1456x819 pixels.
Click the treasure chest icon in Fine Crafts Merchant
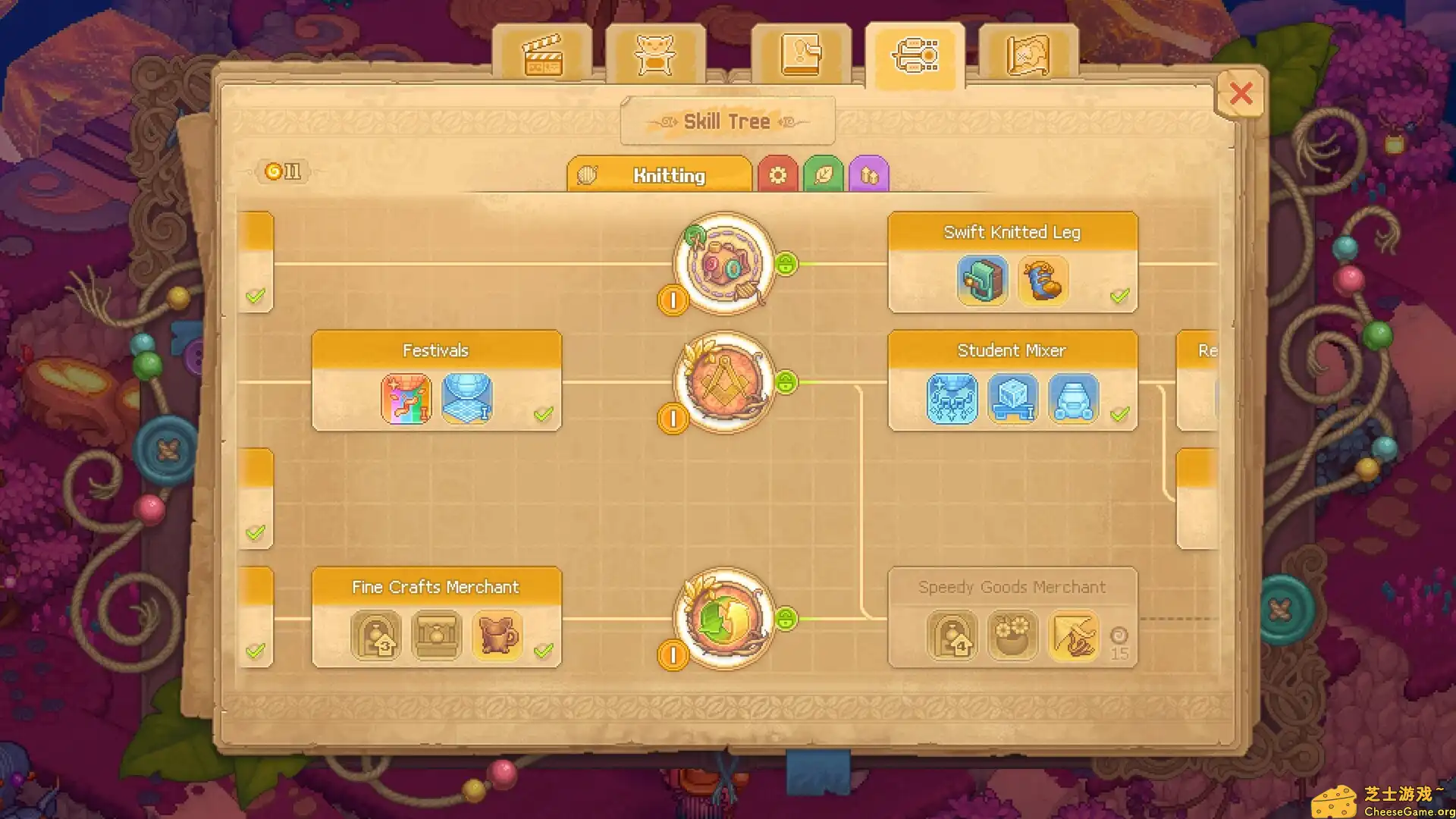pyautogui.click(x=436, y=636)
